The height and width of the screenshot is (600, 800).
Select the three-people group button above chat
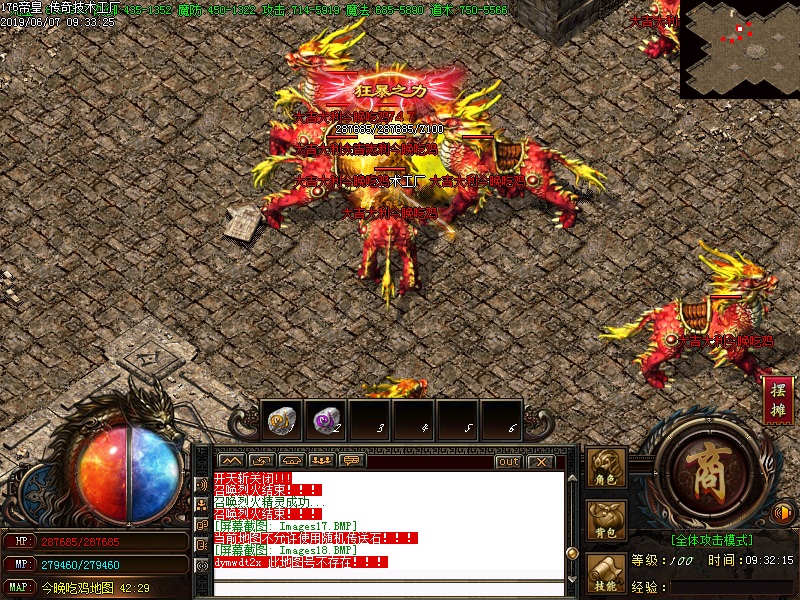point(321,461)
